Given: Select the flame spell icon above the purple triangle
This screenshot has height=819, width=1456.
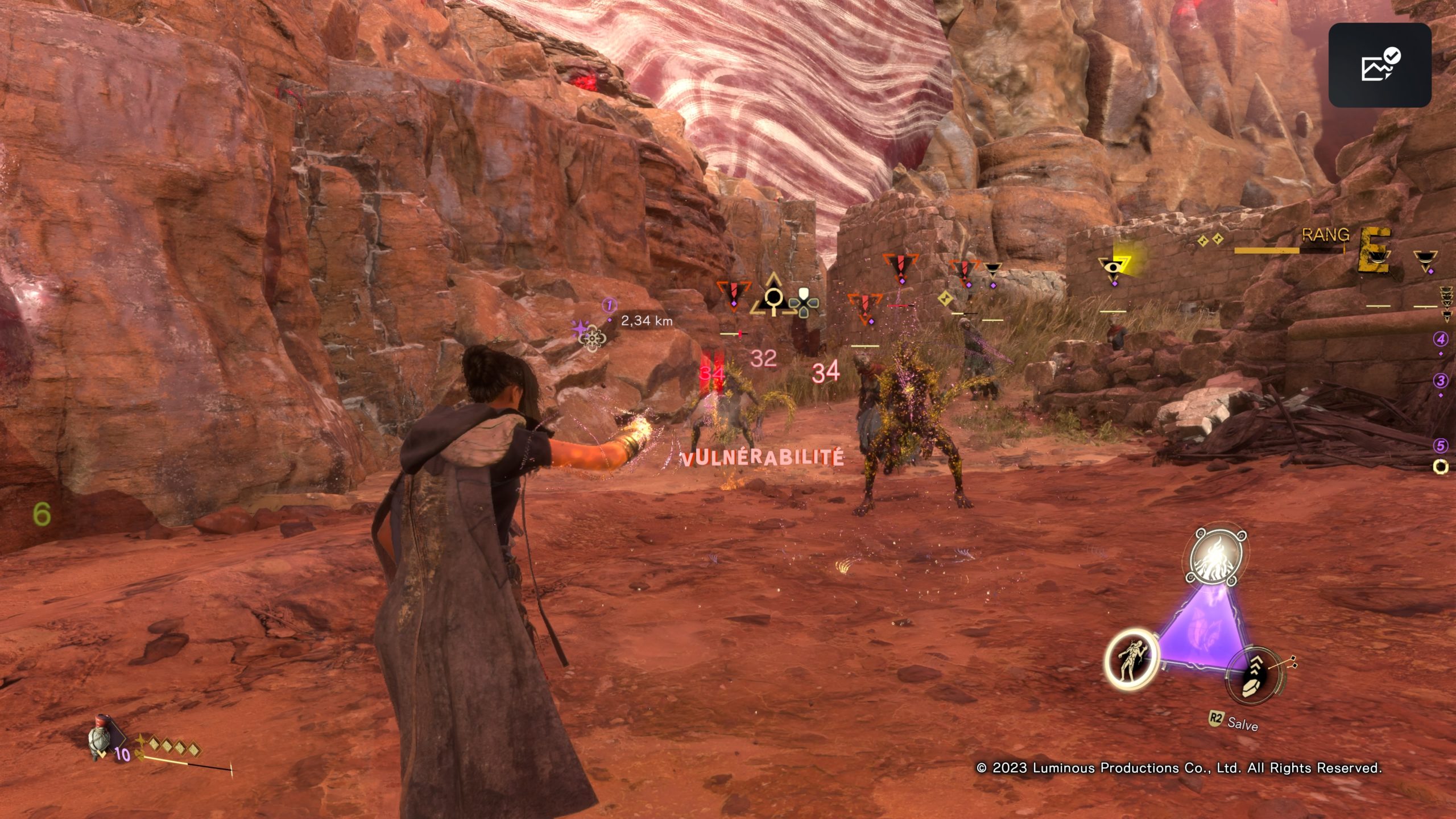Looking at the screenshot, I should click(1218, 557).
